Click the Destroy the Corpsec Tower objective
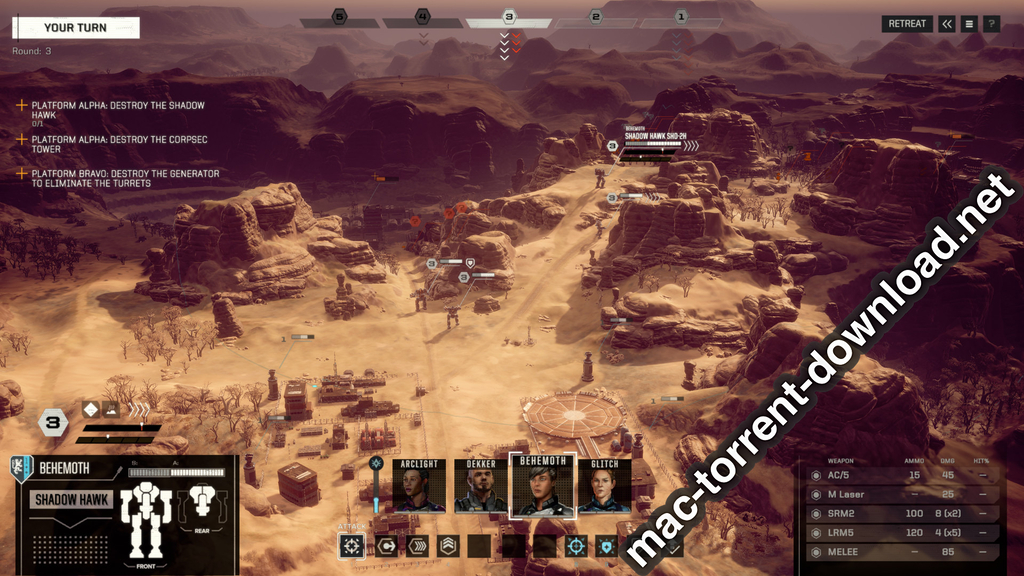Screen dimensions: 1024x576 119,144
